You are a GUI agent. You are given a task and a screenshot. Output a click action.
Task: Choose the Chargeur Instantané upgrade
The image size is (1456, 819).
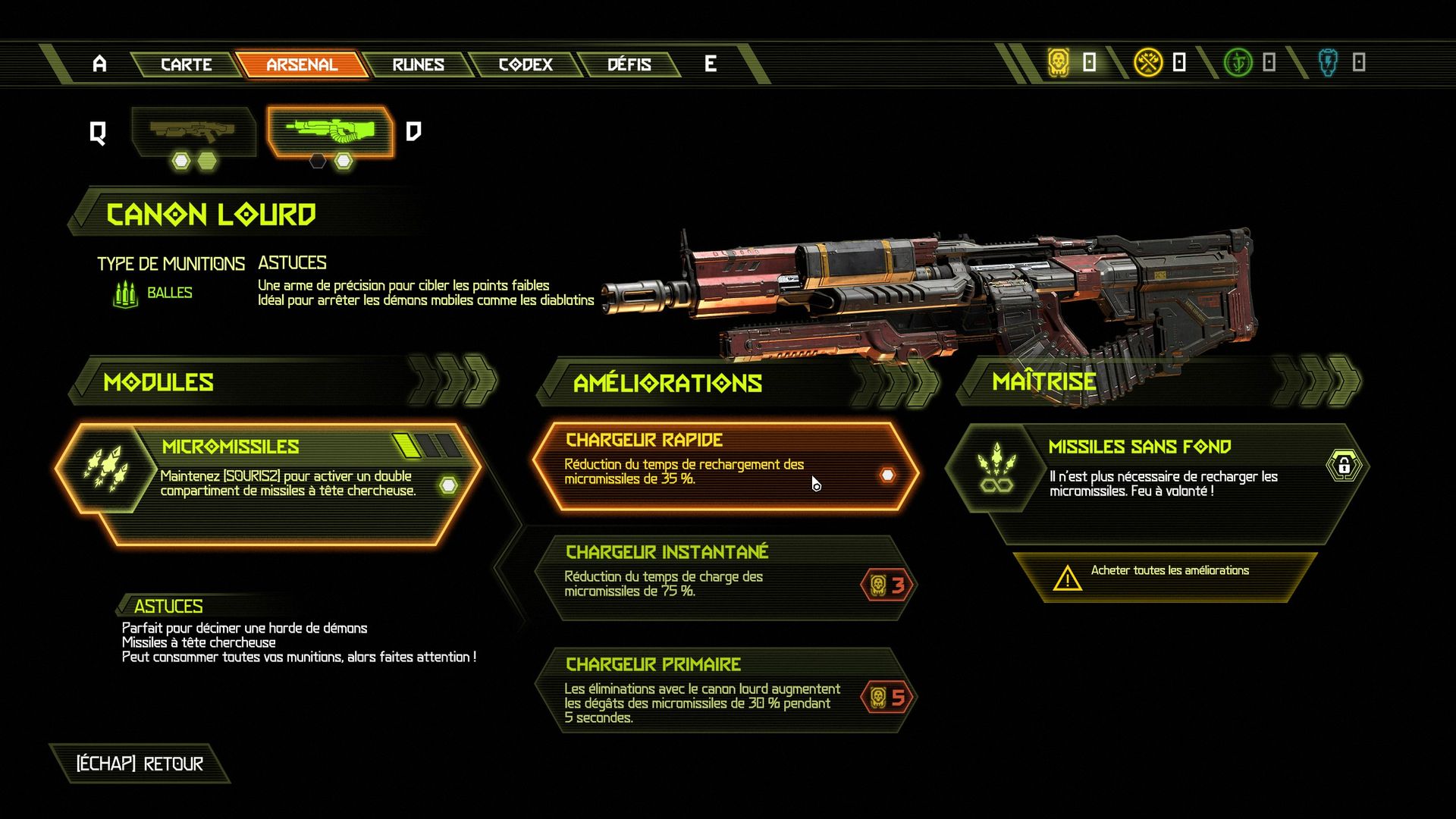coord(724,578)
